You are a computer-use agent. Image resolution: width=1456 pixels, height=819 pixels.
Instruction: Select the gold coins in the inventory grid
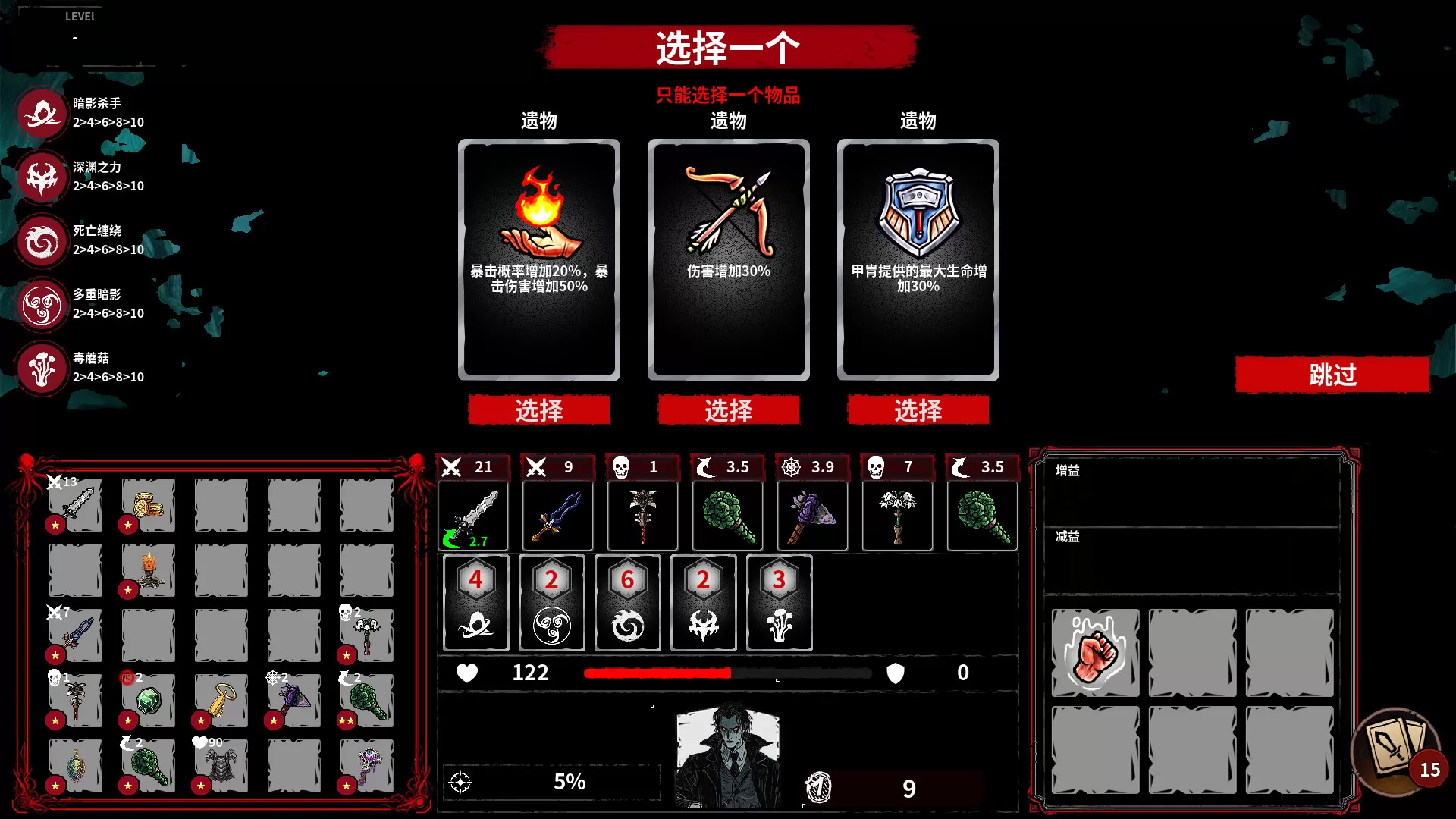tap(146, 504)
